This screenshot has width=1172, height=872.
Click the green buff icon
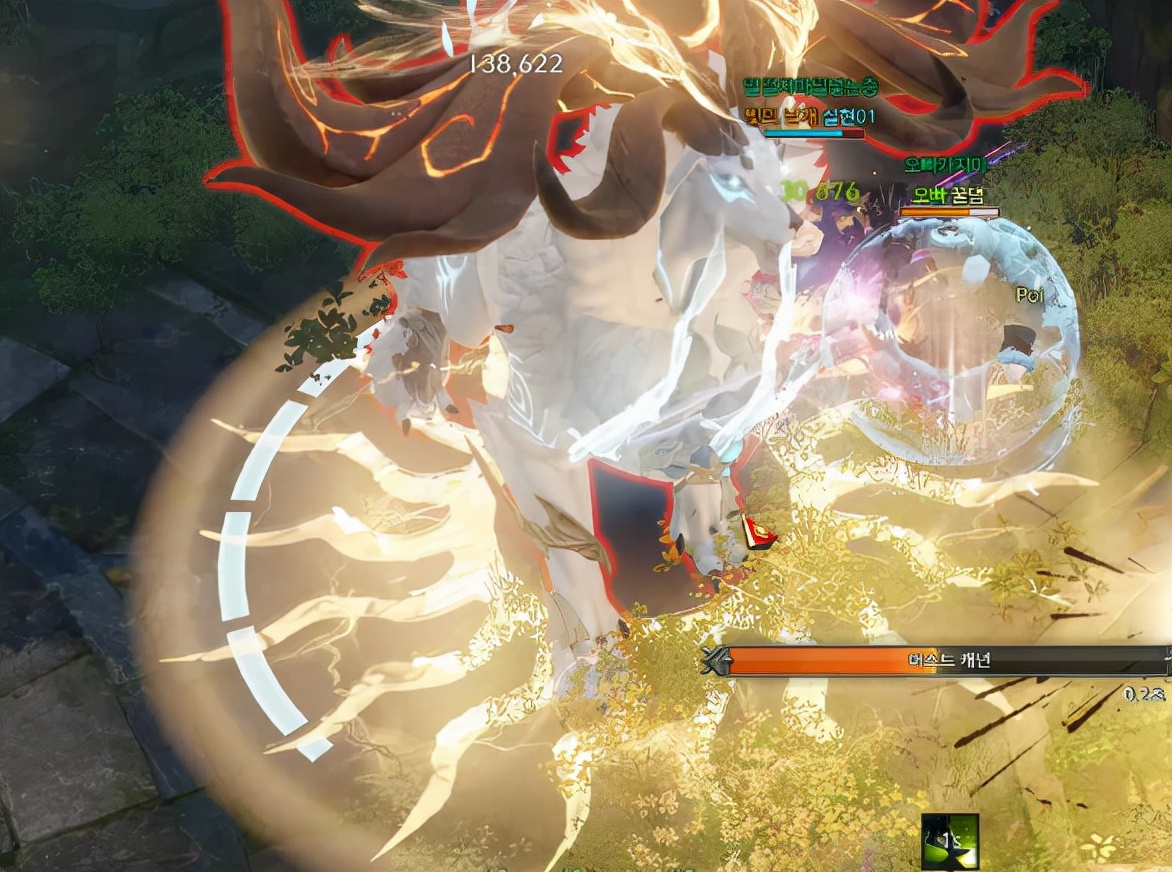tap(949, 842)
